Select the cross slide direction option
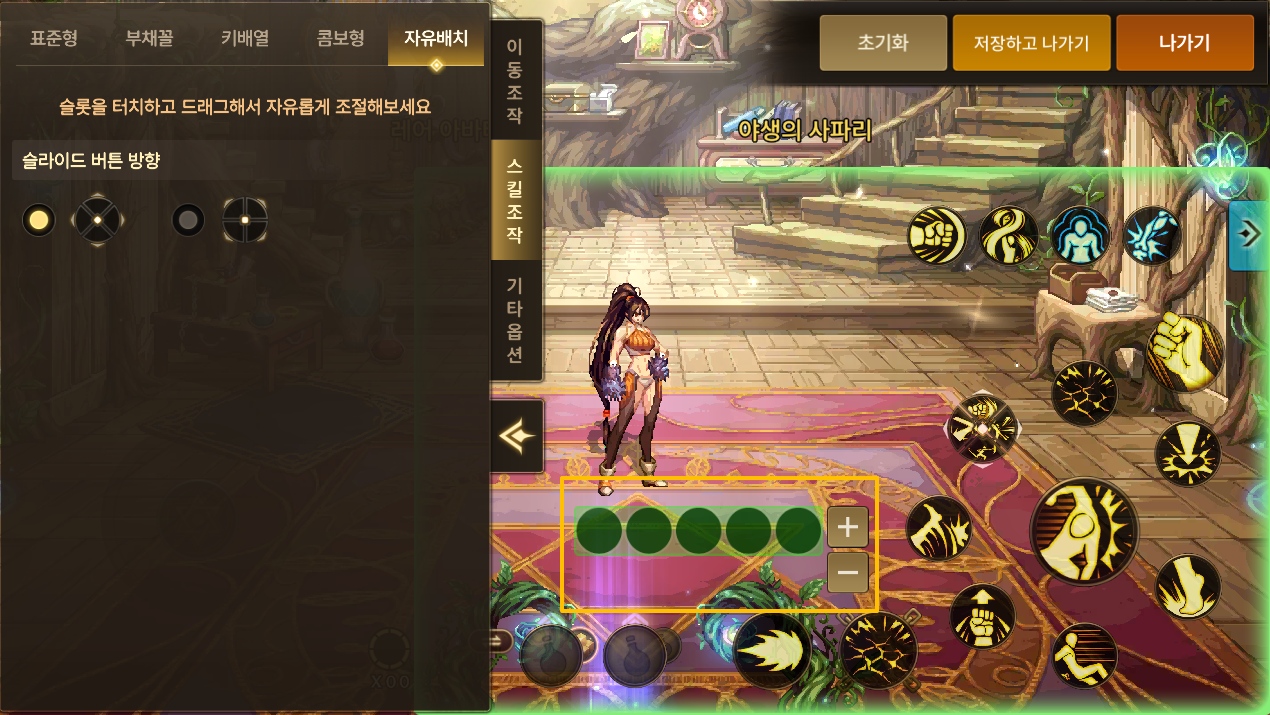This screenshot has height=715, width=1270. point(188,220)
